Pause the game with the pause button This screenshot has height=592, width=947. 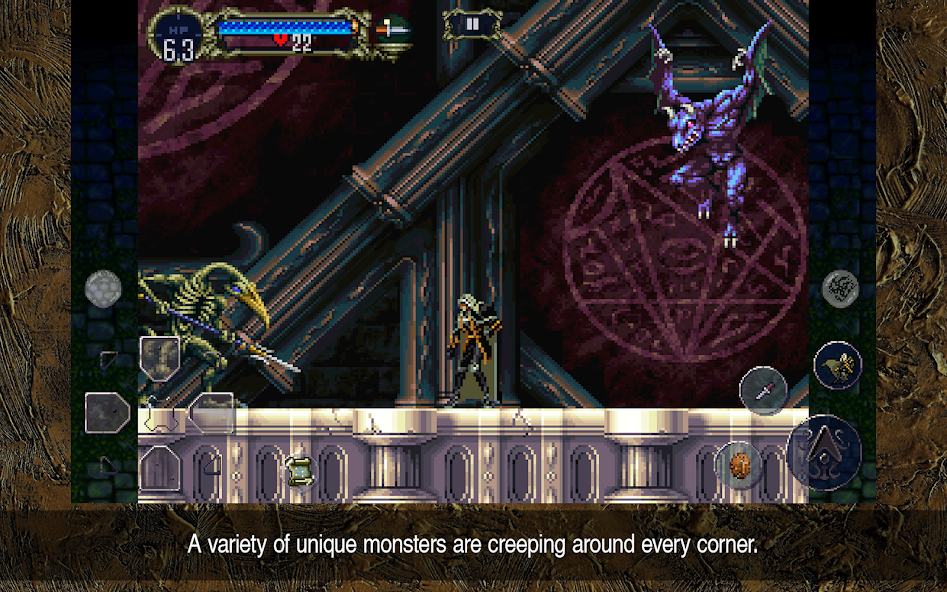coord(472,23)
